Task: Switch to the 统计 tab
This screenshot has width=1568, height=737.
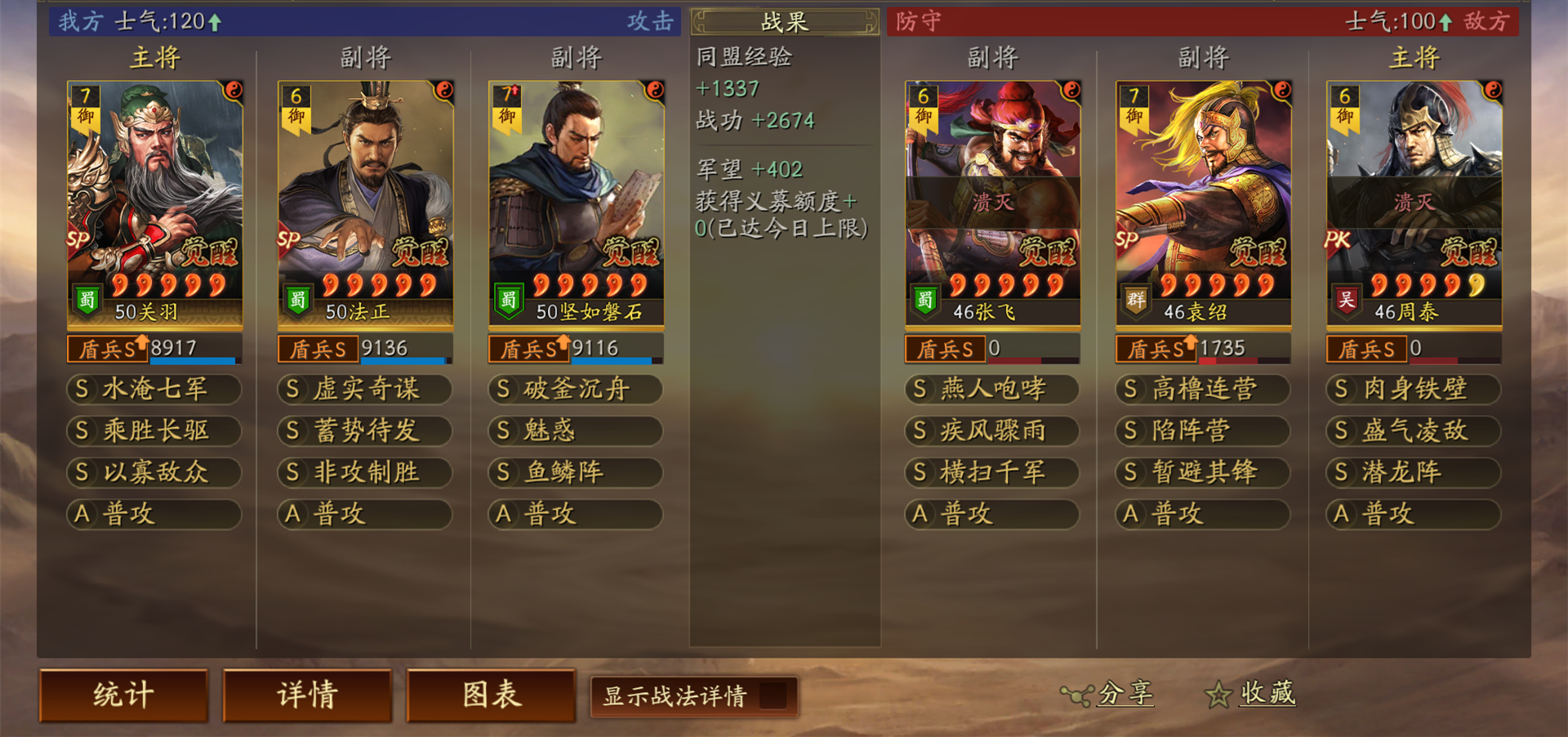Action: point(123,694)
